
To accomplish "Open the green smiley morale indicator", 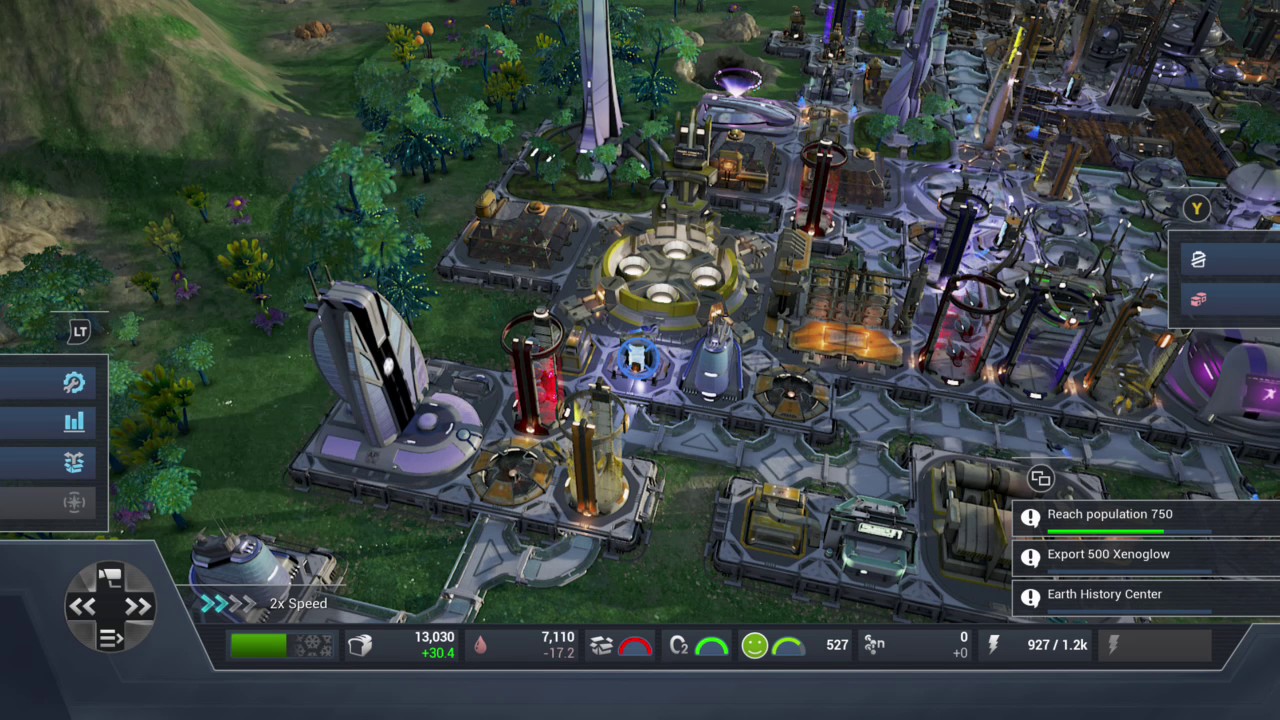I will click(x=755, y=646).
